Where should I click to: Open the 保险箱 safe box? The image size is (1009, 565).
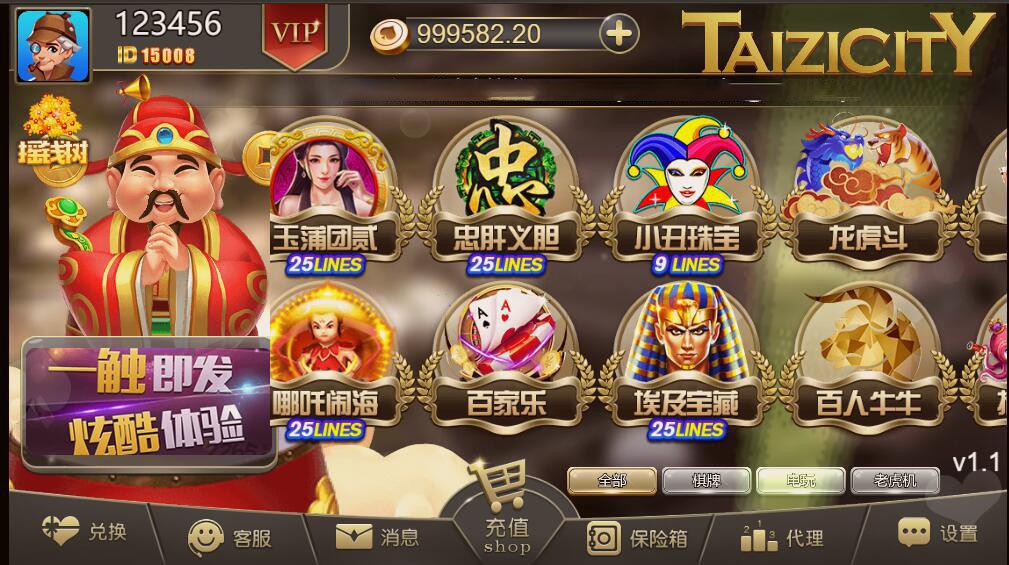tap(637, 537)
